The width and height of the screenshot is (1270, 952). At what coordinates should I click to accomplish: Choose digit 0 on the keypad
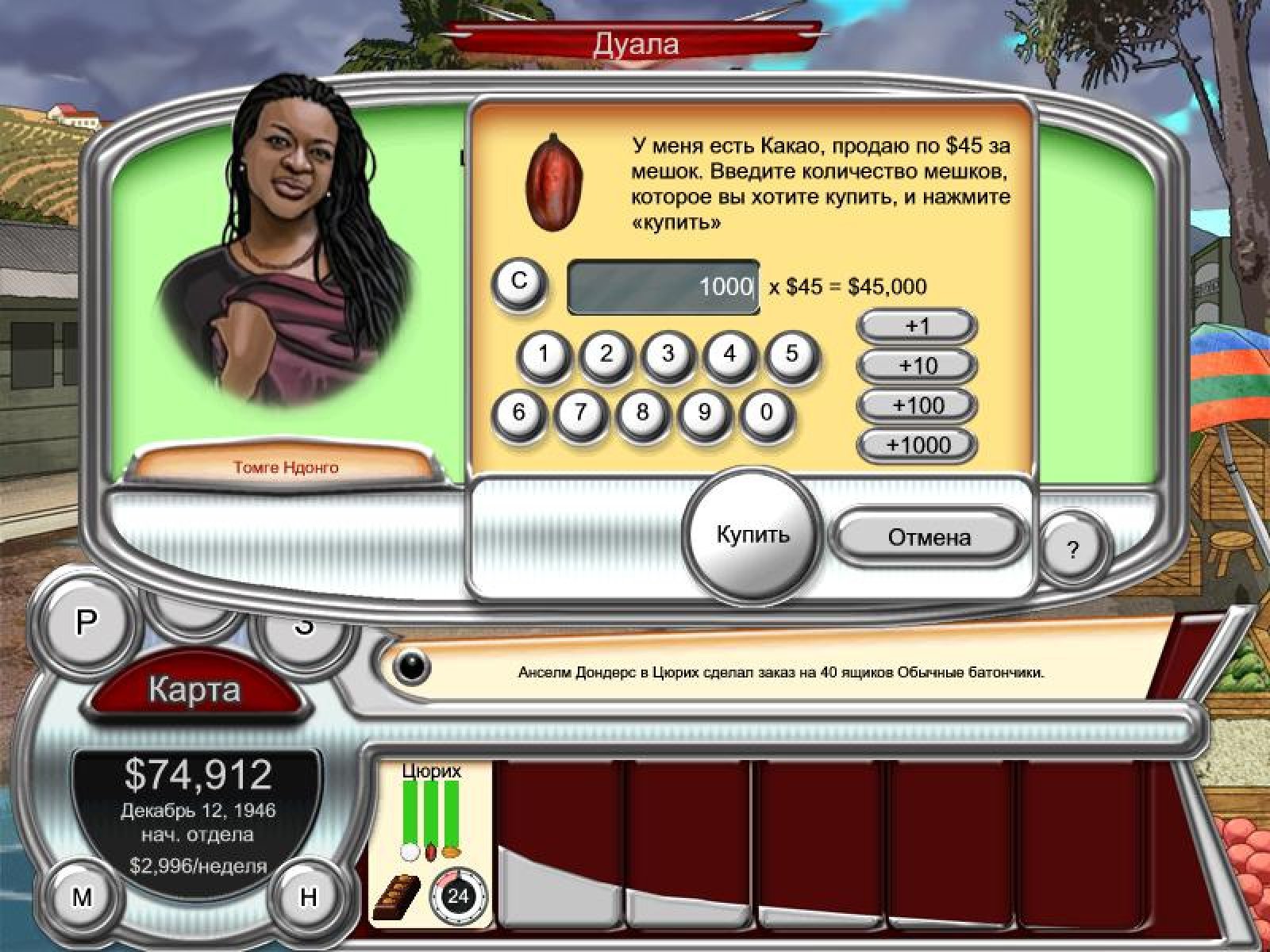tap(766, 413)
